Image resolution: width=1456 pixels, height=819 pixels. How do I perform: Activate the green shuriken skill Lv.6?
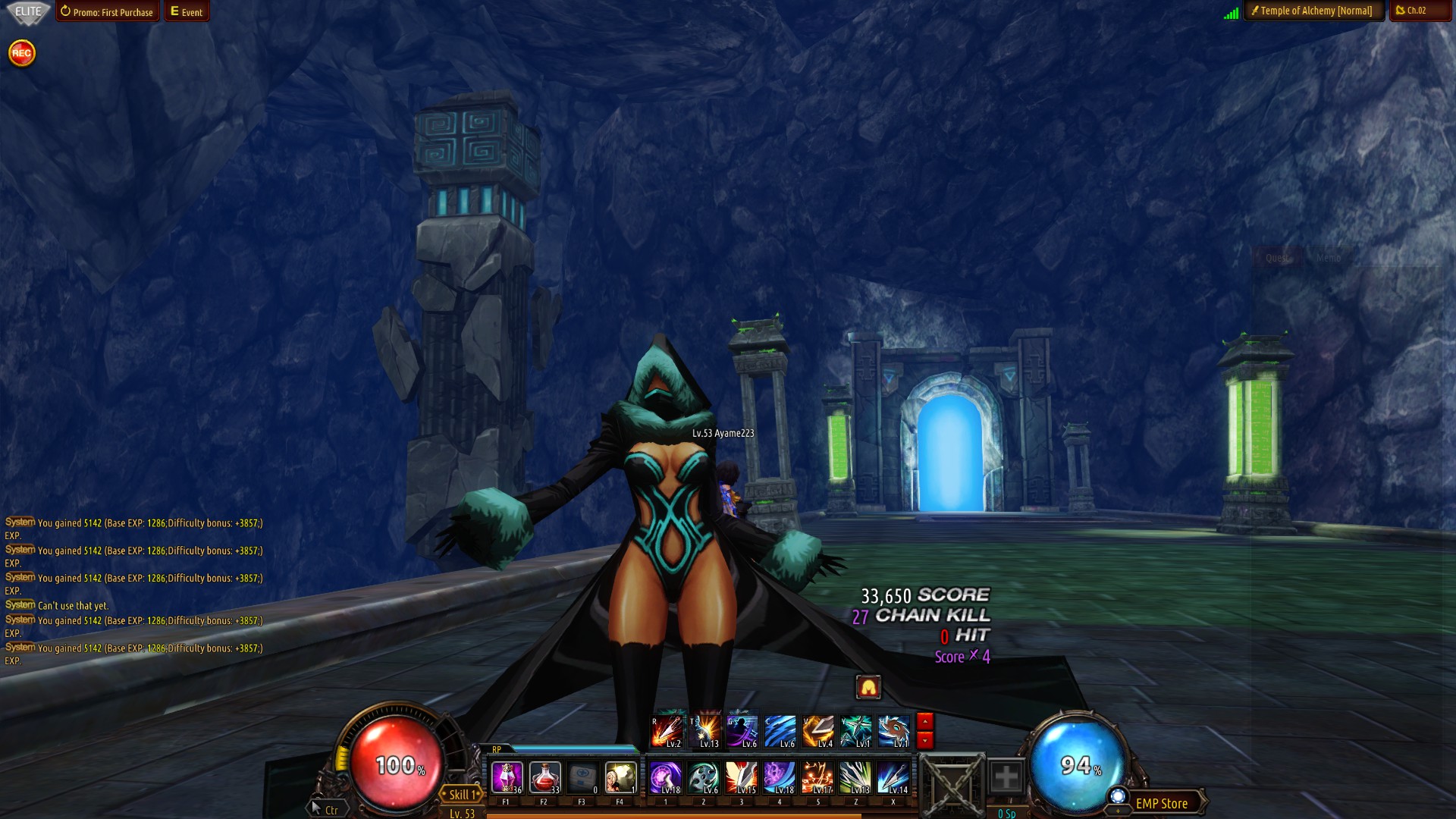704,778
